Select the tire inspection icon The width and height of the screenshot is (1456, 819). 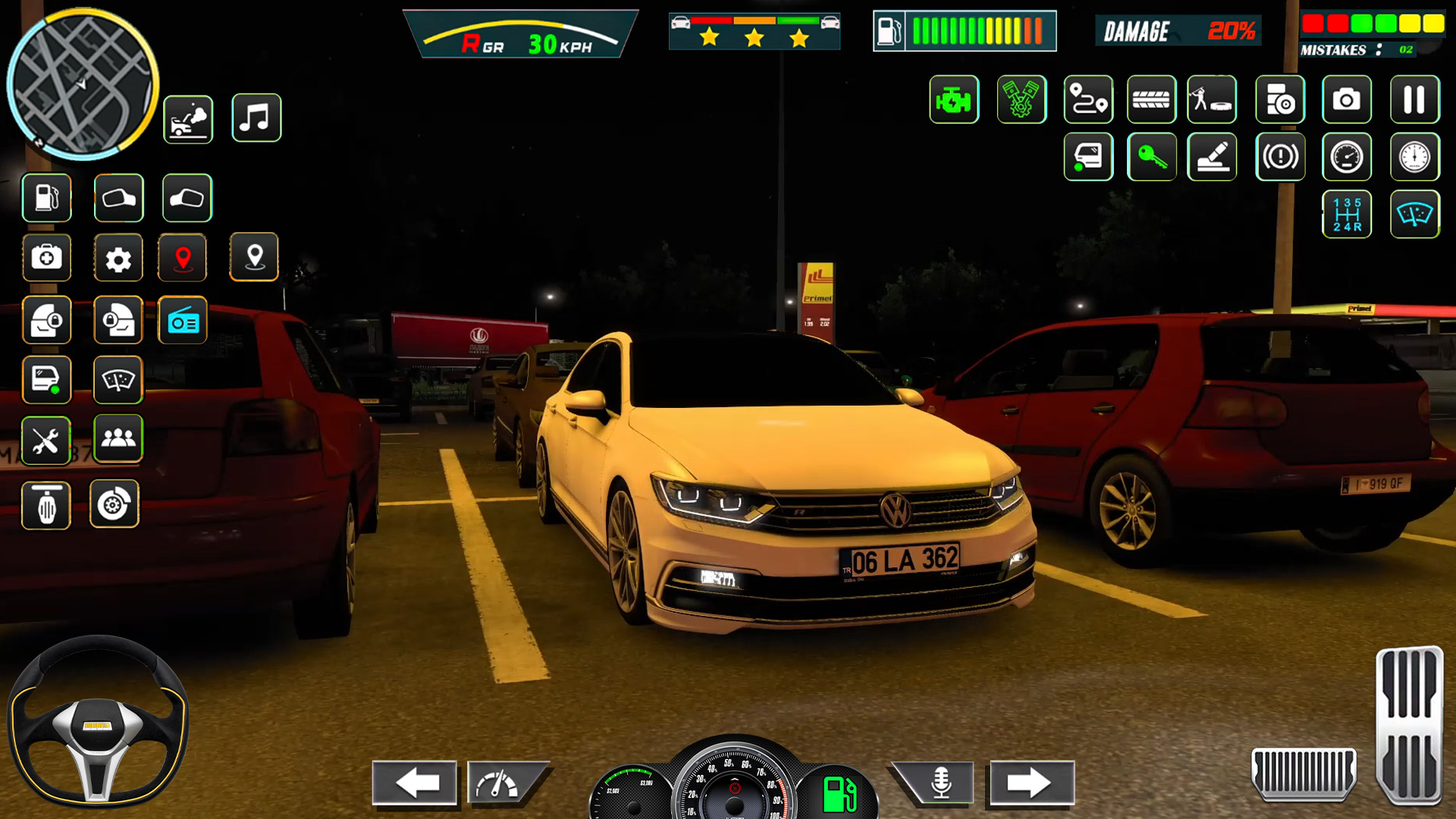[1153, 99]
